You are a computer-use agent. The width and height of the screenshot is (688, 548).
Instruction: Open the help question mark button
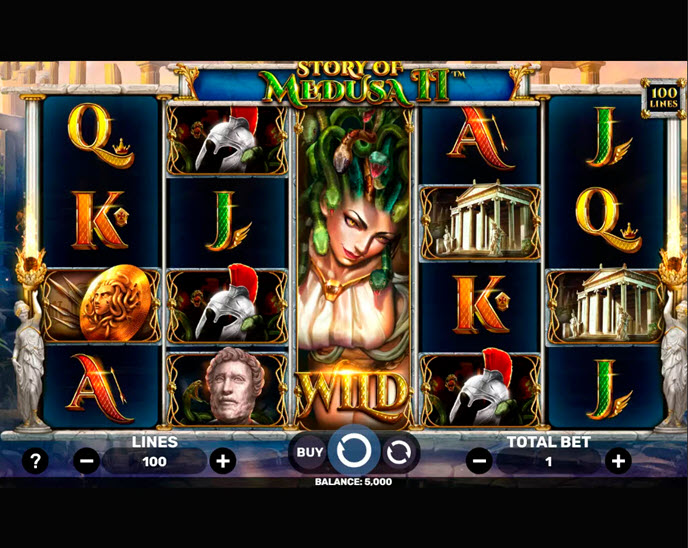(x=36, y=461)
